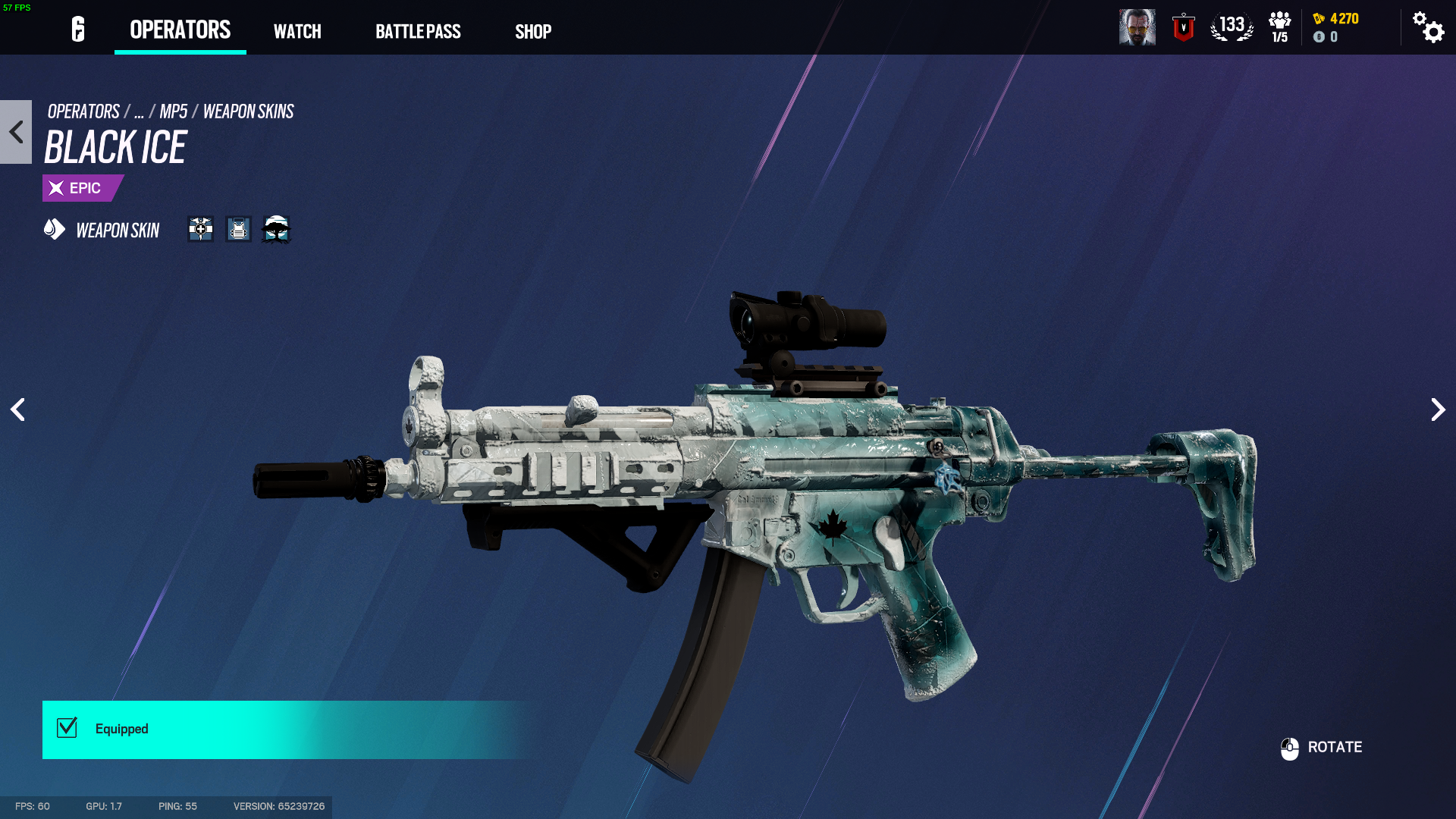
Task: Go to the Shop tab
Action: (x=533, y=32)
